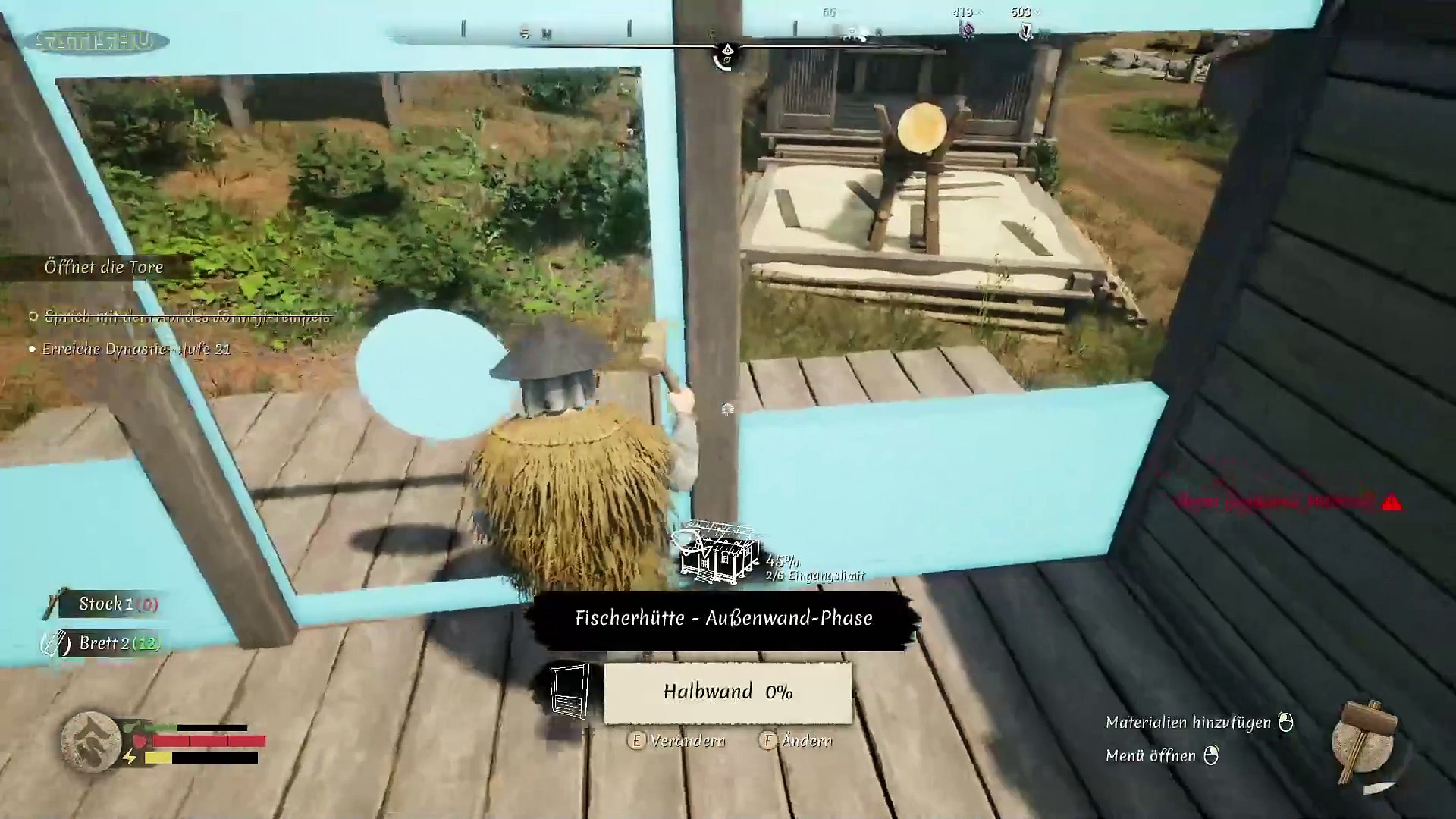The image size is (1456, 819).
Task: Open the Öffnet die Tore quest tracker
Action: click(x=104, y=267)
